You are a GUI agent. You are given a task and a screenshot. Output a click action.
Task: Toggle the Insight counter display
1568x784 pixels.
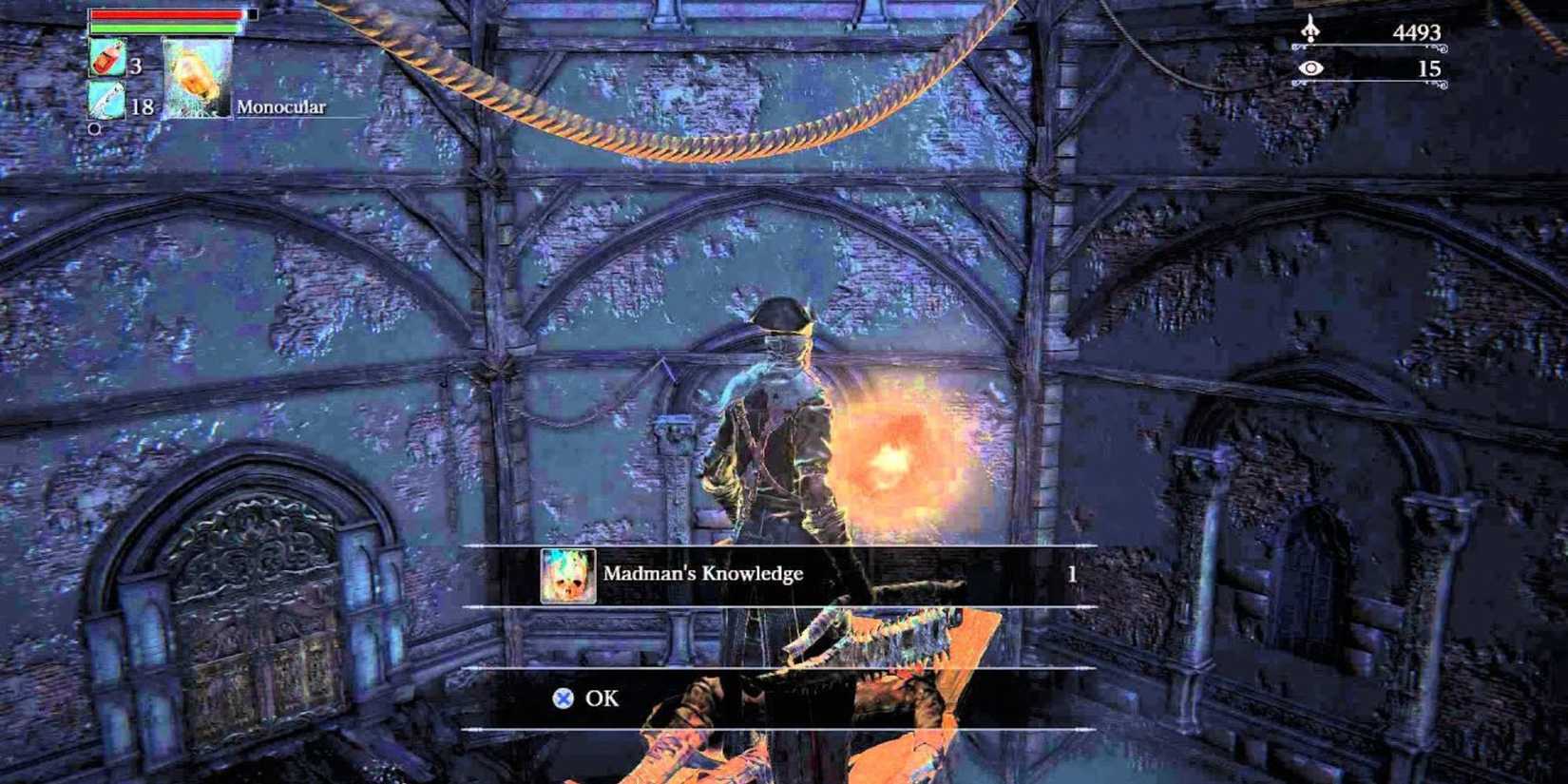(1378, 68)
